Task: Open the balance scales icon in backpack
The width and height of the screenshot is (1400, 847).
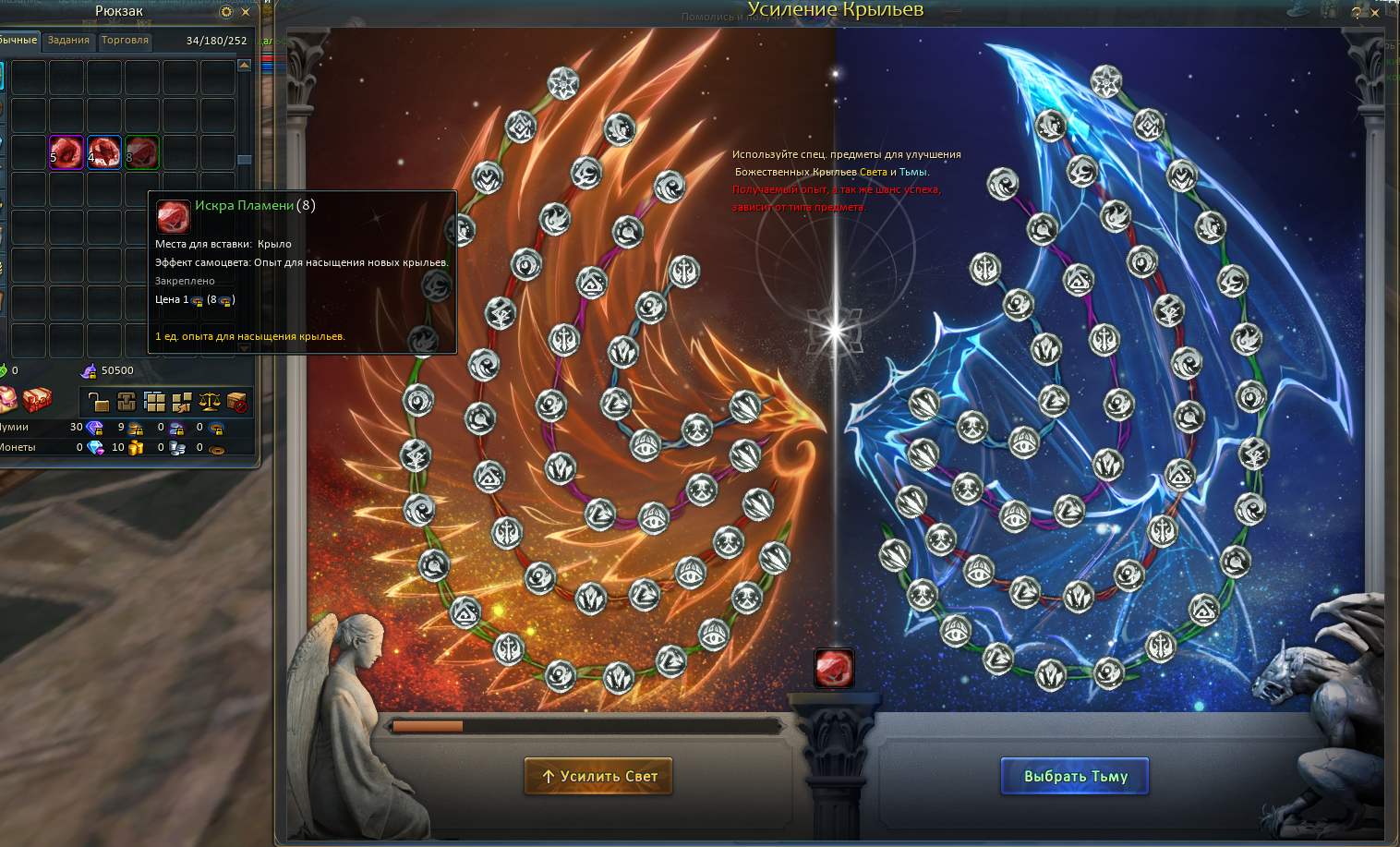Action: coord(210,401)
